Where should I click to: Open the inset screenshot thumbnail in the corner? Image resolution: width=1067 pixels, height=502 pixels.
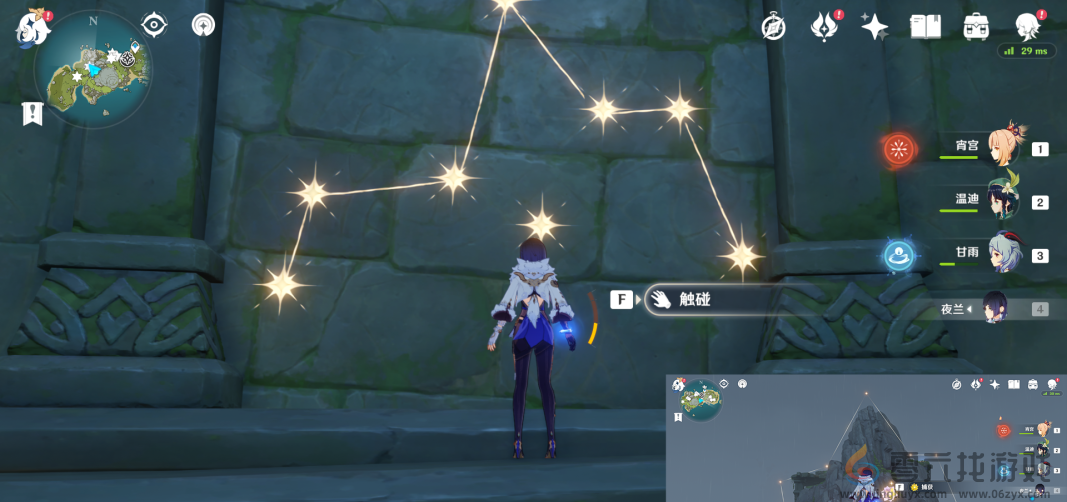tap(866, 438)
